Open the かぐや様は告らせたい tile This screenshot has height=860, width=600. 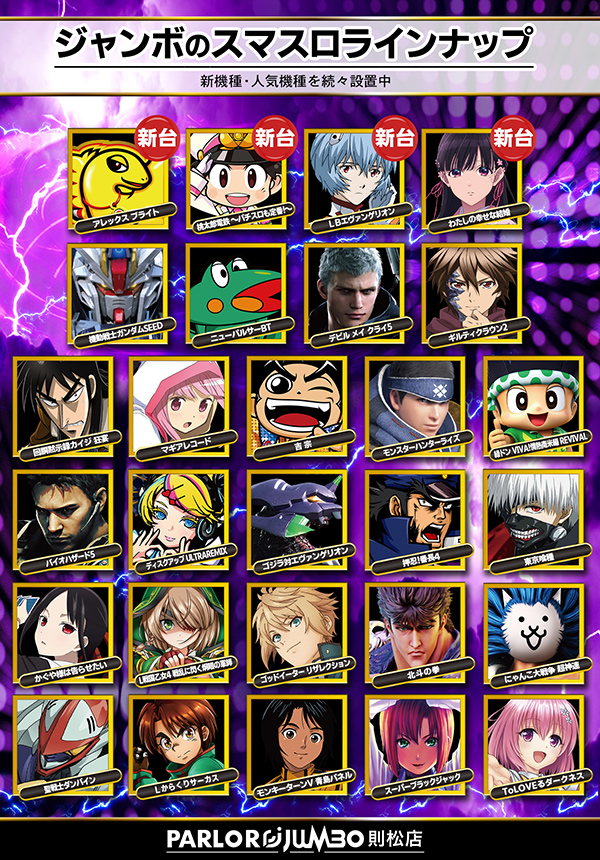pyautogui.click(x=62, y=630)
